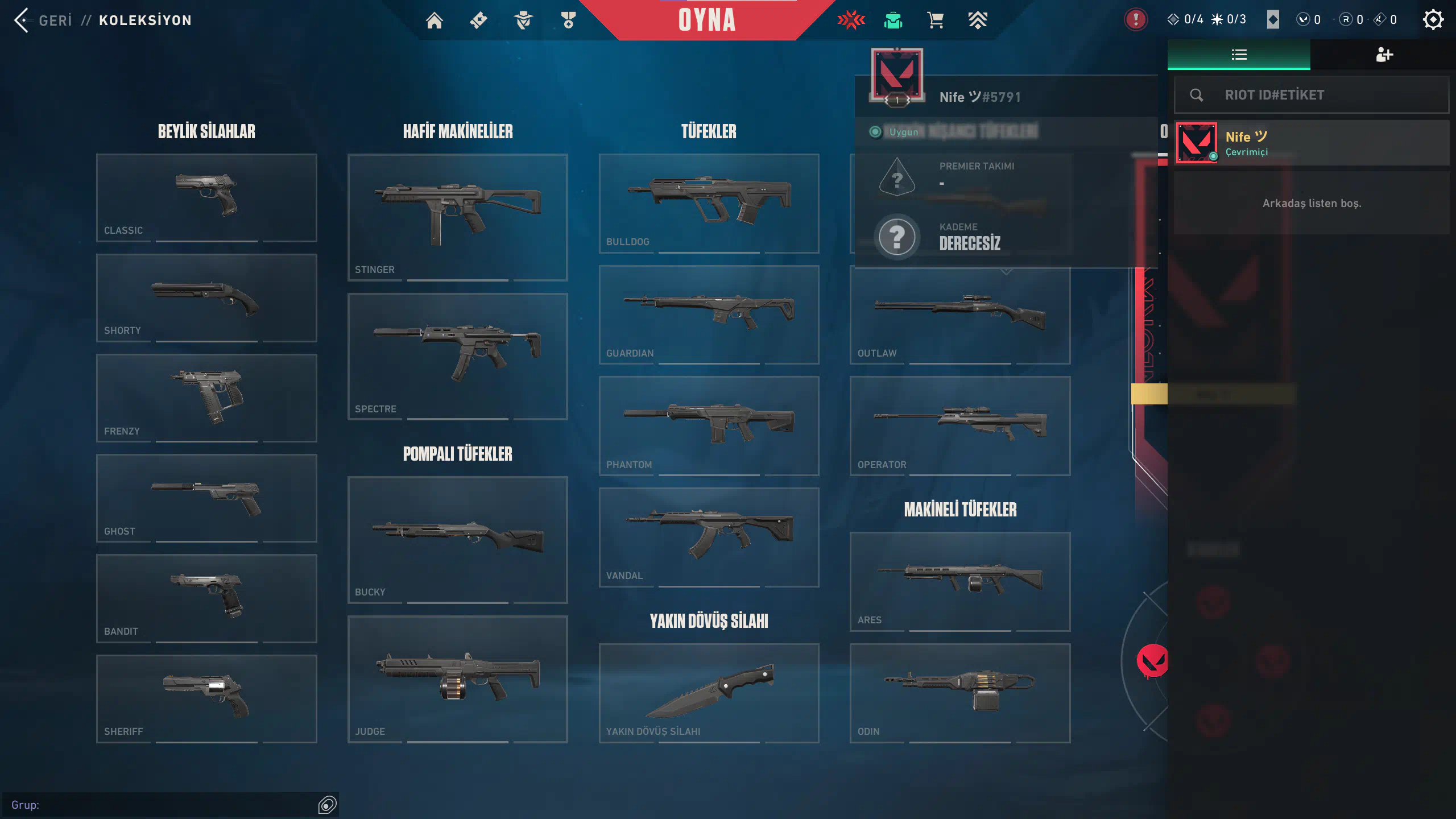This screenshot has width=1456, height=819.
Task: Choose the Sheriff revolver tile
Action: point(206,698)
